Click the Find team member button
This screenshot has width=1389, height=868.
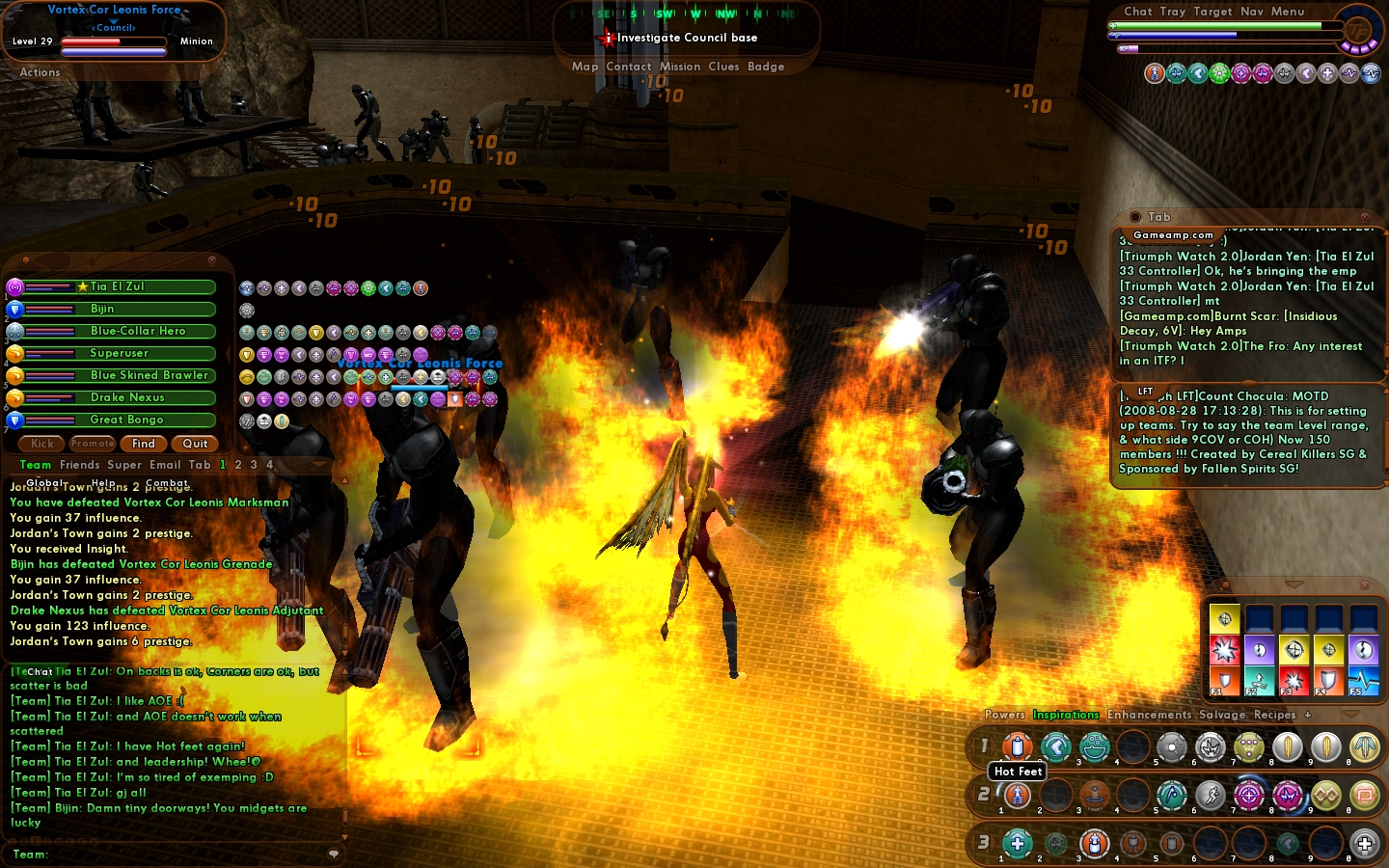pos(144,444)
